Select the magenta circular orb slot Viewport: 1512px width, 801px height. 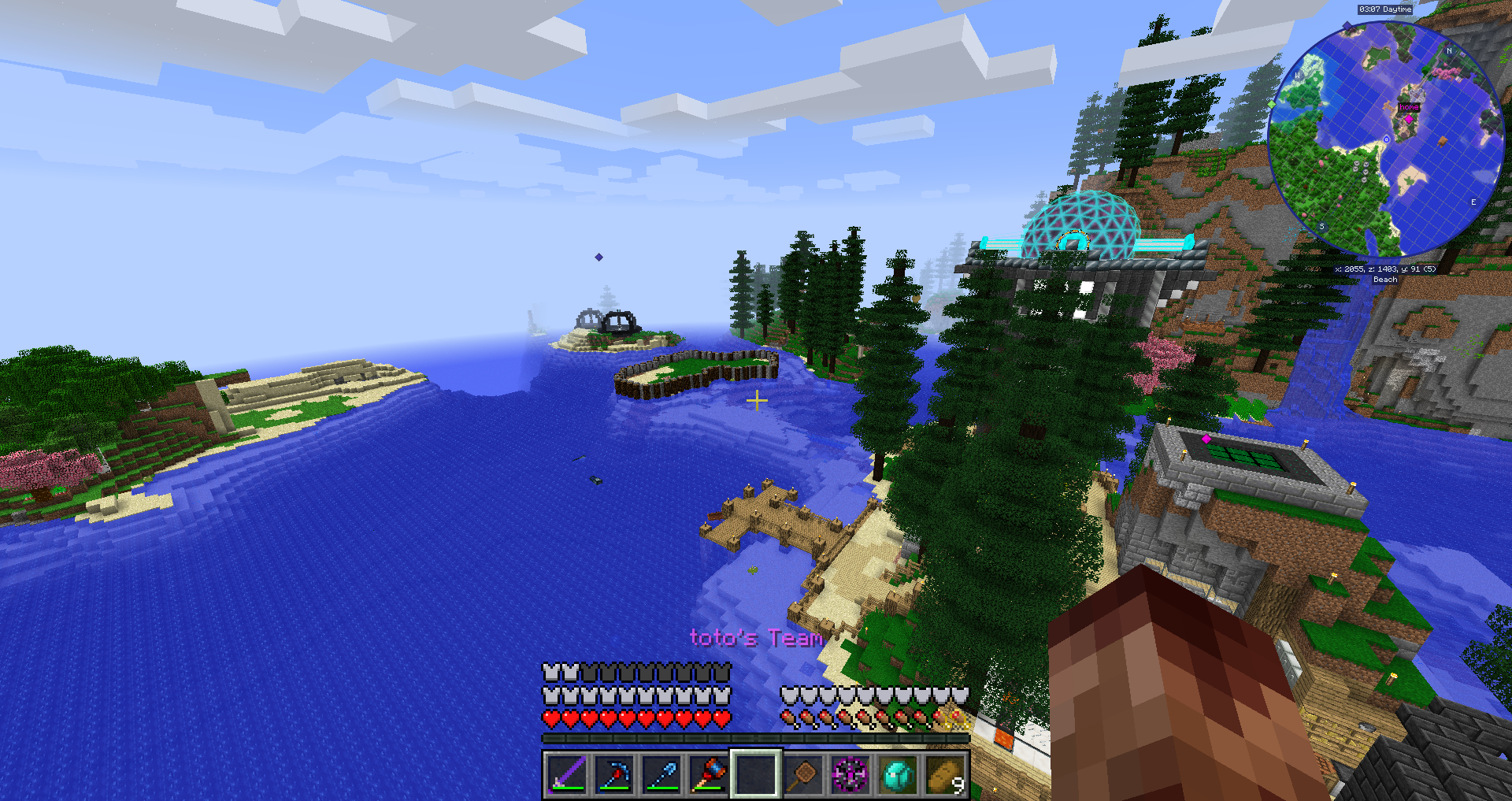(x=850, y=774)
